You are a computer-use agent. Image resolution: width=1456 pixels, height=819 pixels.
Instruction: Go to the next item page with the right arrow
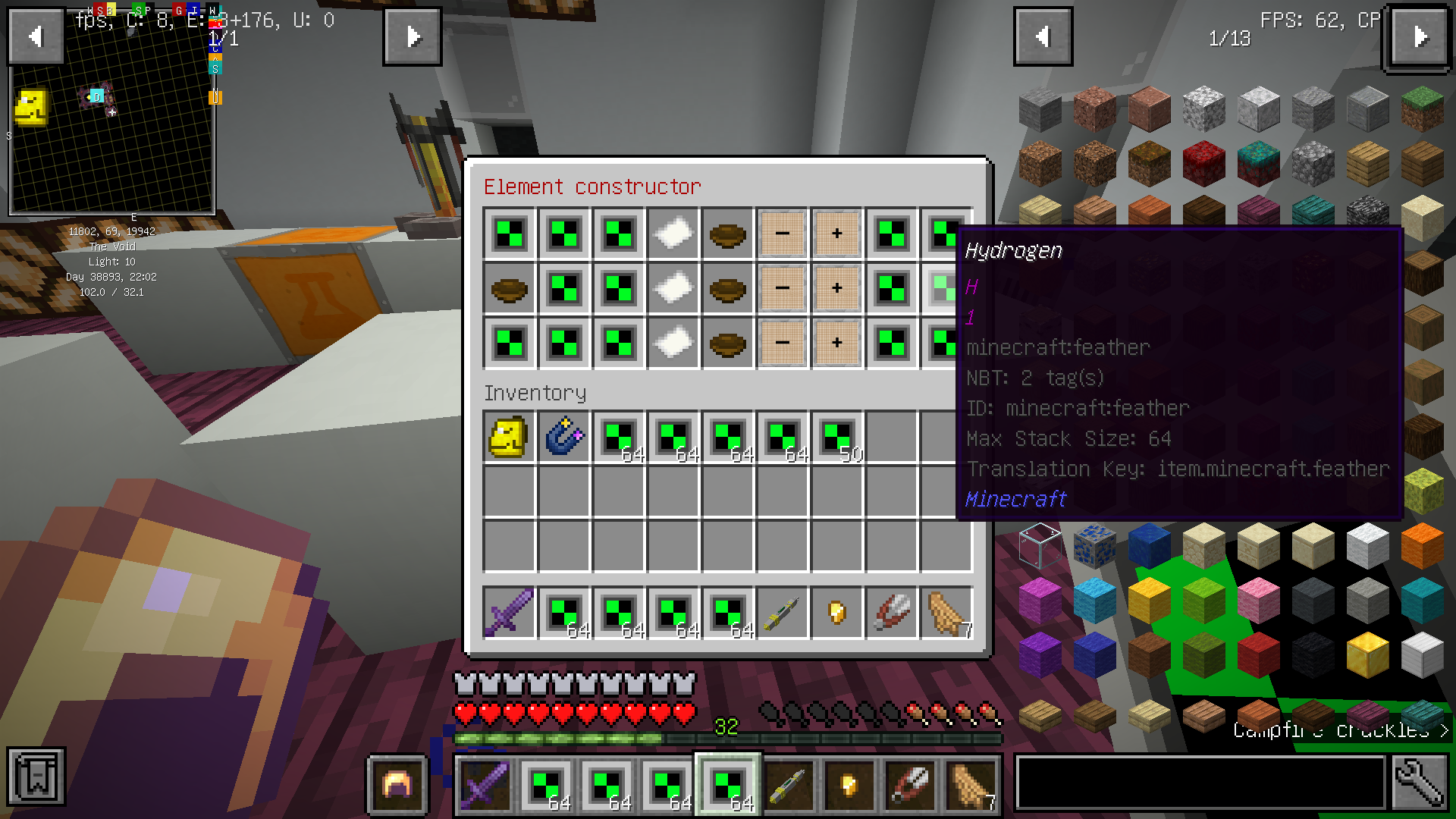(1419, 36)
